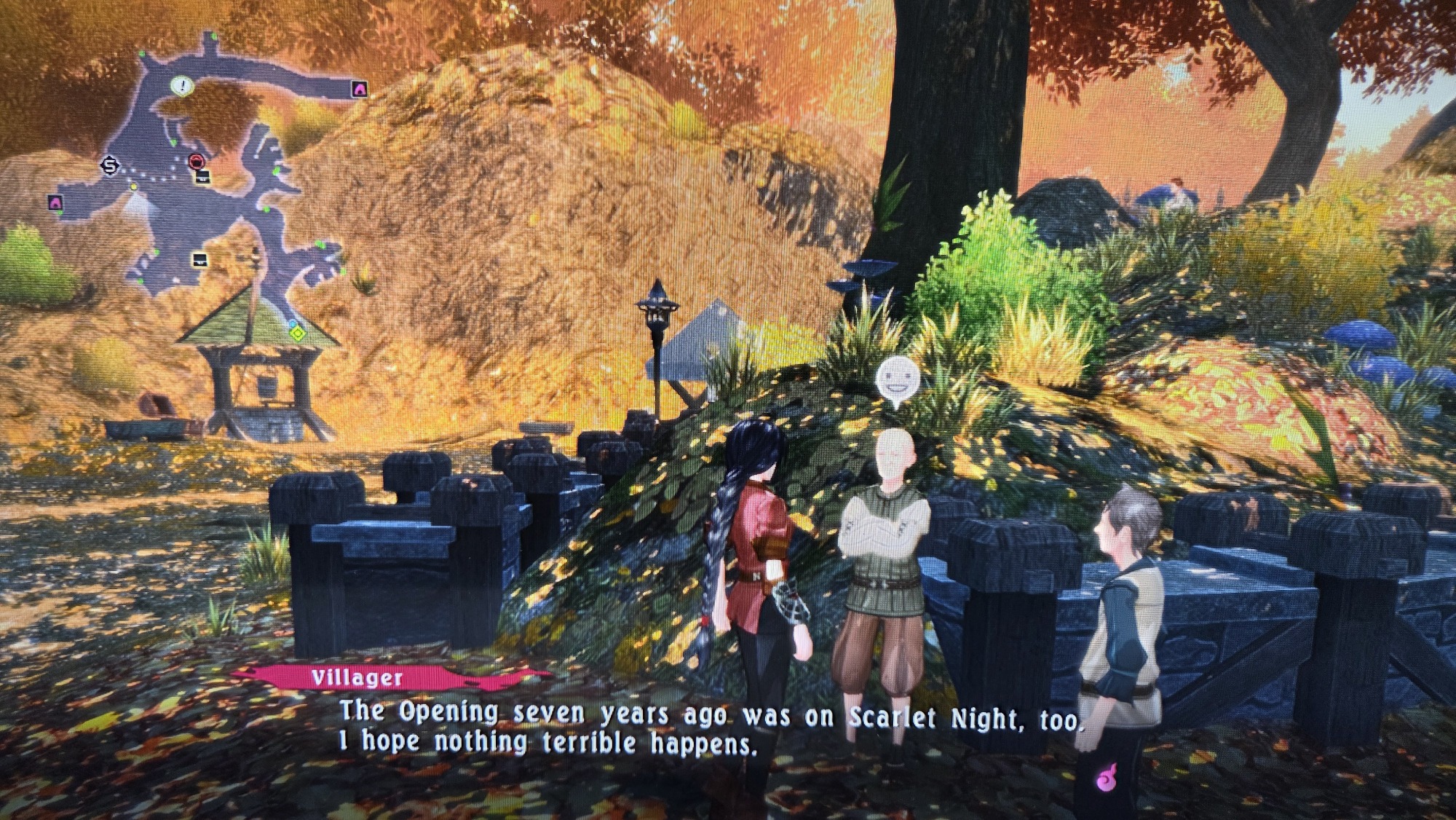Click the Villager speaker name tag
Image resolution: width=1456 pixels, height=820 pixels.
(x=357, y=678)
